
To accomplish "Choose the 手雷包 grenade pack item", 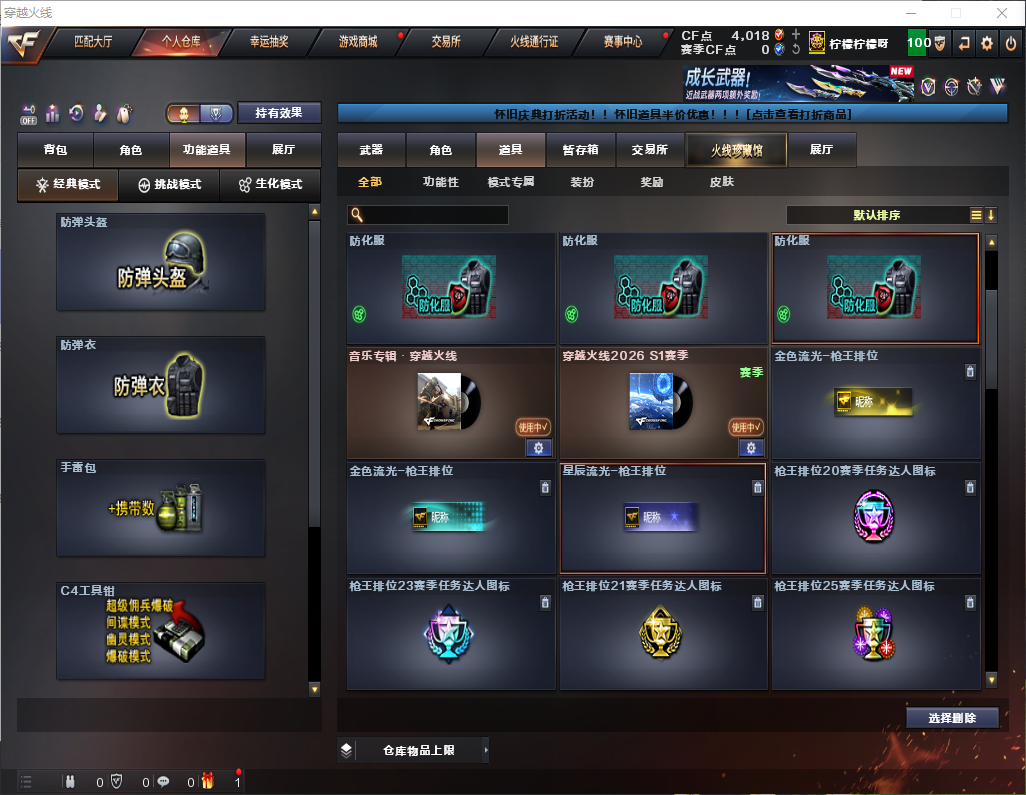I will pos(161,508).
